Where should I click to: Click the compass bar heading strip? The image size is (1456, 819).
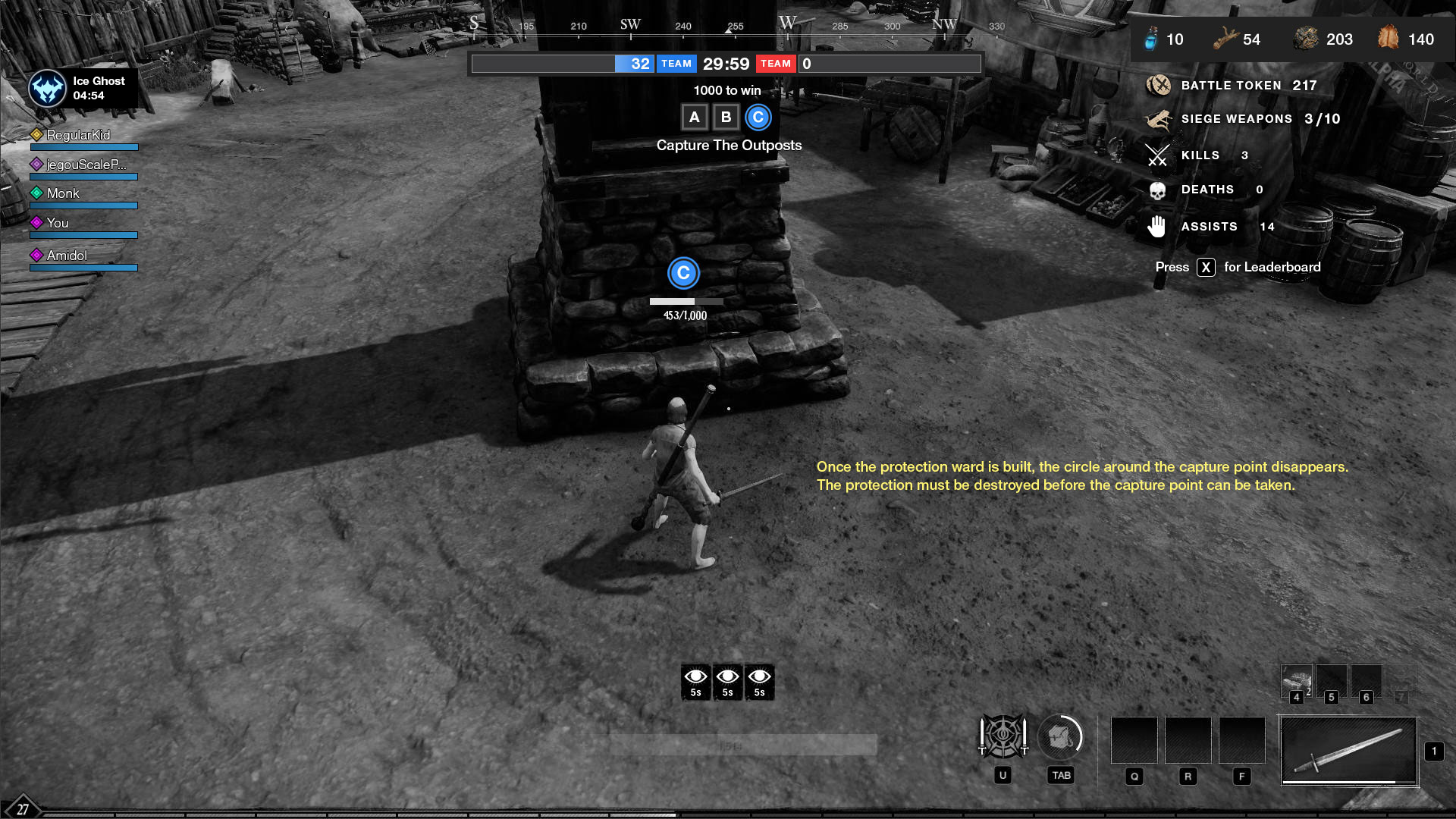728,27
